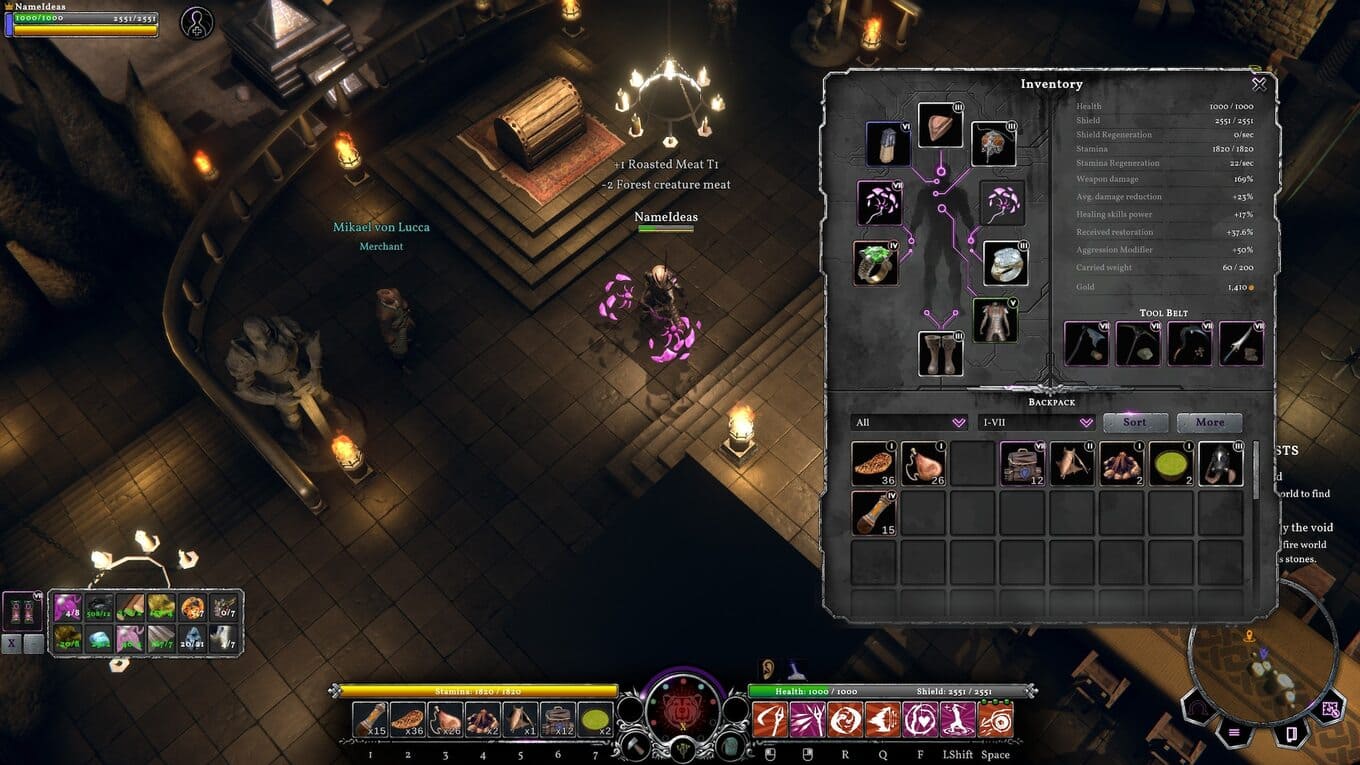Screen dimensions: 1360x765
Task: Open the I-VII tier filter dropdown
Action: (1036, 423)
